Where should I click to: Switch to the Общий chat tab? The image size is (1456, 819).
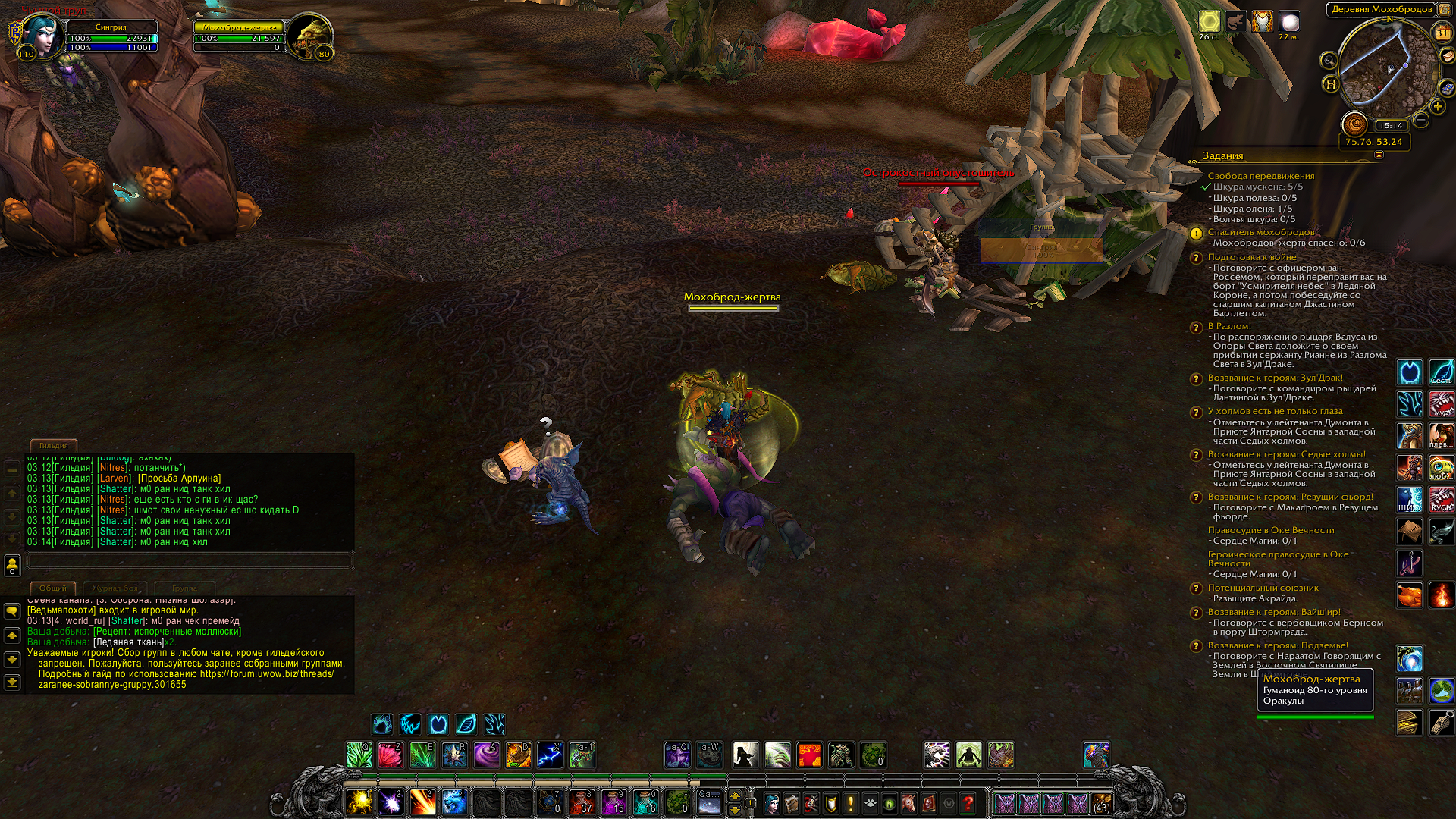pos(52,588)
